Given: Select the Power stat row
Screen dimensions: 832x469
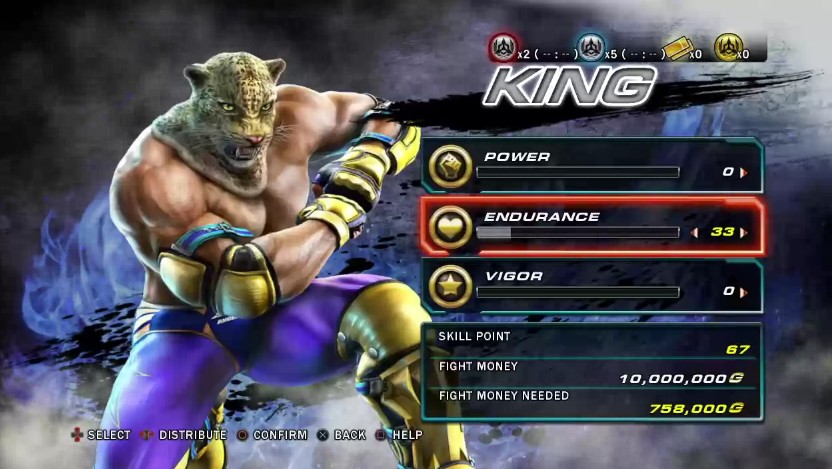Looking at the screenshot, I should pyautogui.click(x=590, y=166).
